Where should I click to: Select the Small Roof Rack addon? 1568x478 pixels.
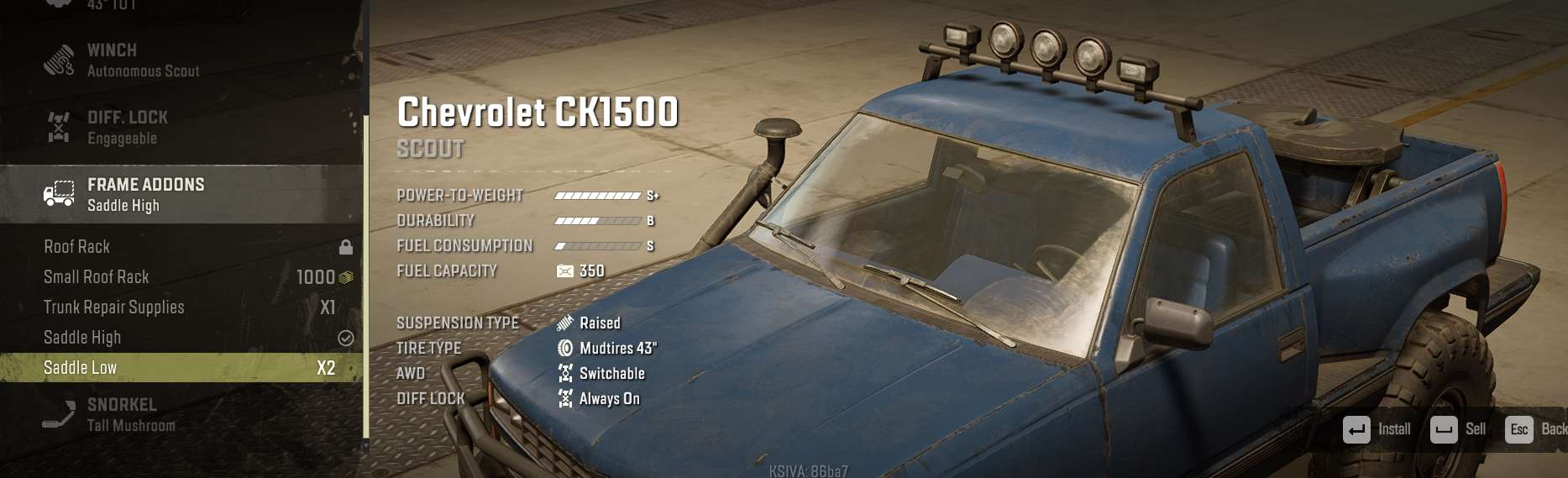click(97, 277)
